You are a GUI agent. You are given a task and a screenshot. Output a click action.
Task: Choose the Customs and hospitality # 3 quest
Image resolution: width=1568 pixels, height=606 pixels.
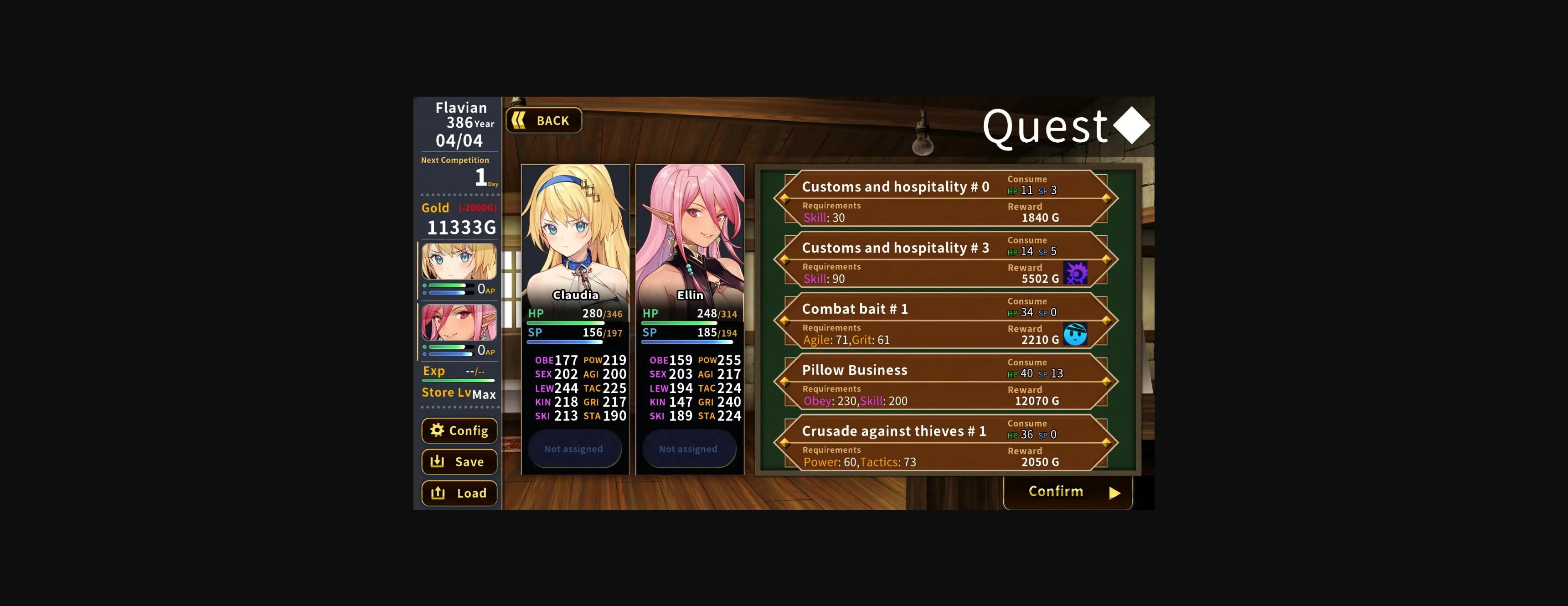945,259
